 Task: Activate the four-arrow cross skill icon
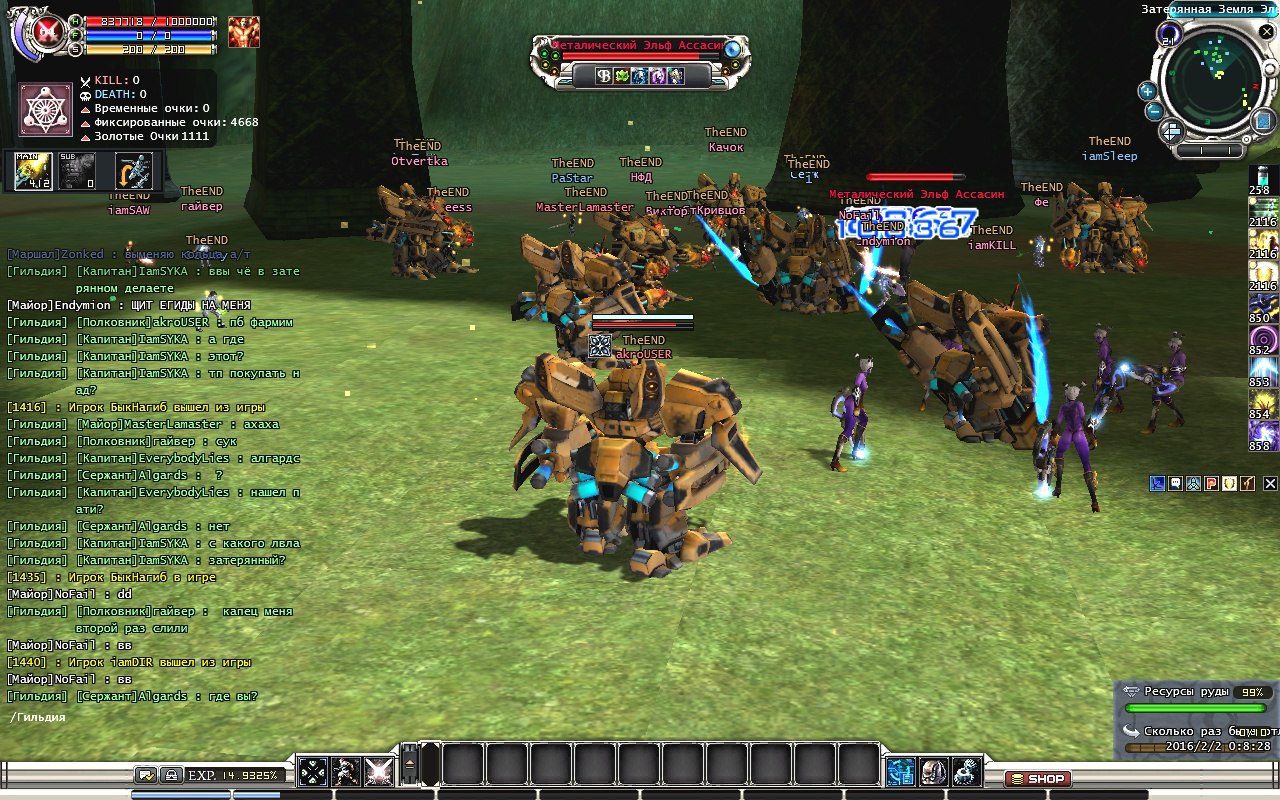tap(313, 771)
